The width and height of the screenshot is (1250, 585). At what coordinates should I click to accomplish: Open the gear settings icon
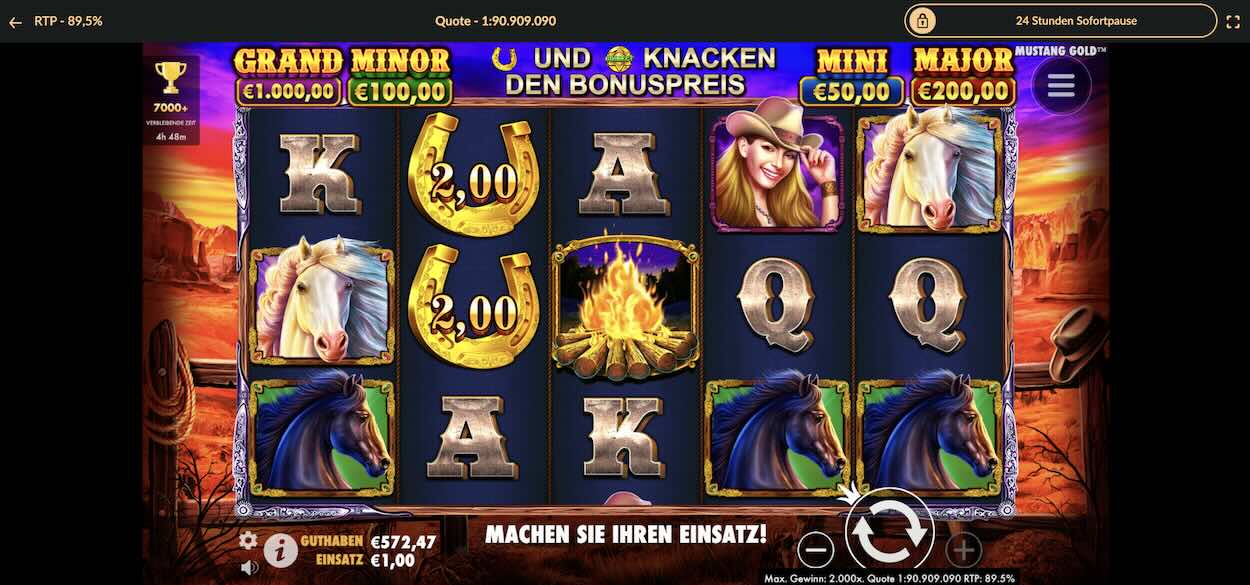[248, 540]
